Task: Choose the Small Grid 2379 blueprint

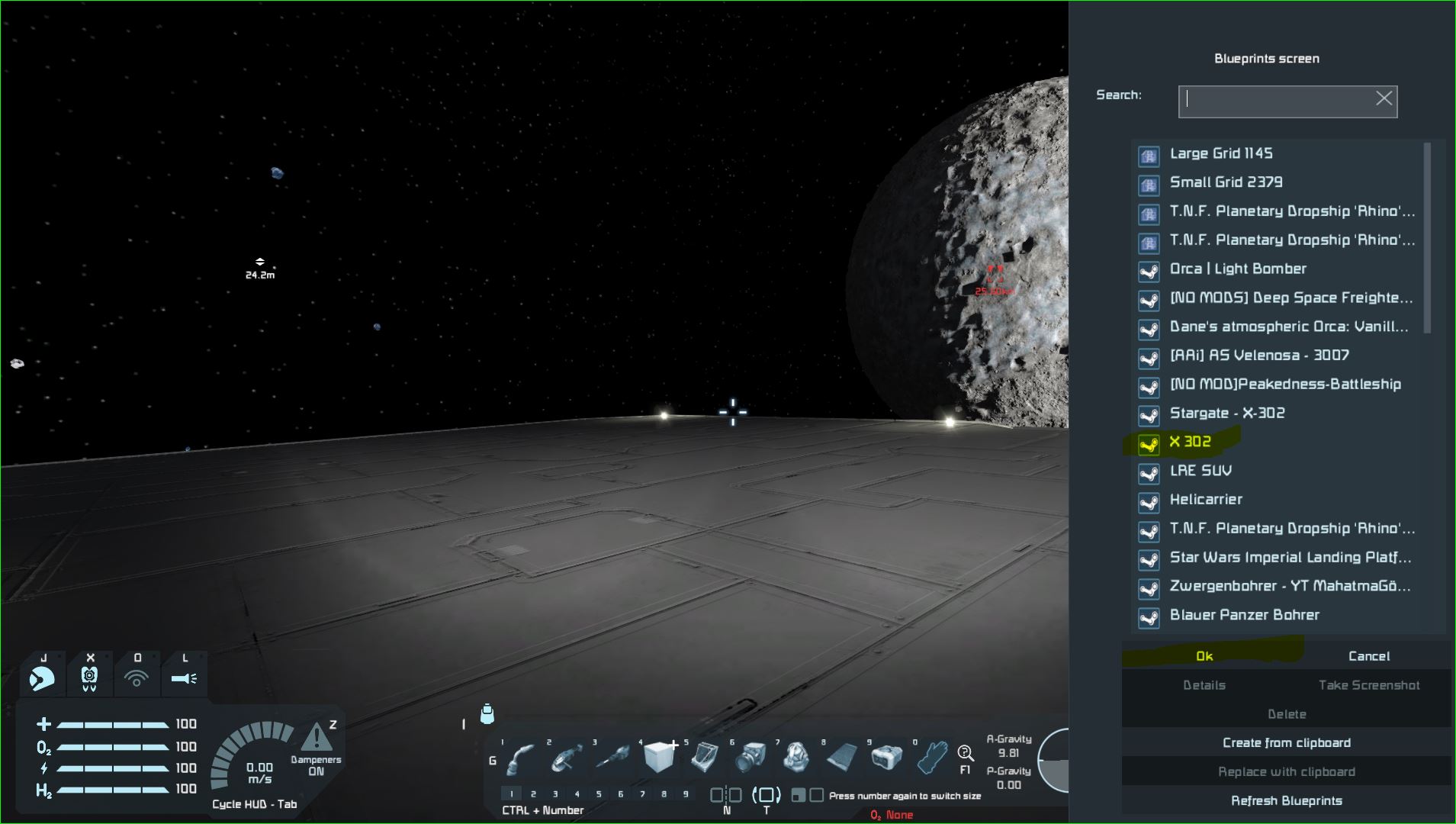Action: click(1226, 182)
